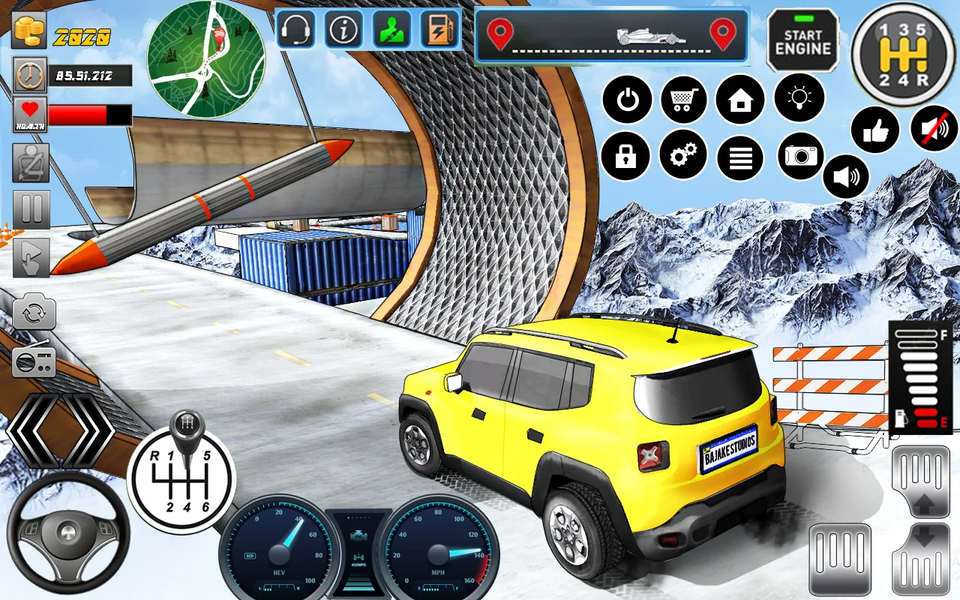Viewport: 960px width, 600px height.
Task: Open the shopping cart store
Action: tap(684, 100)
